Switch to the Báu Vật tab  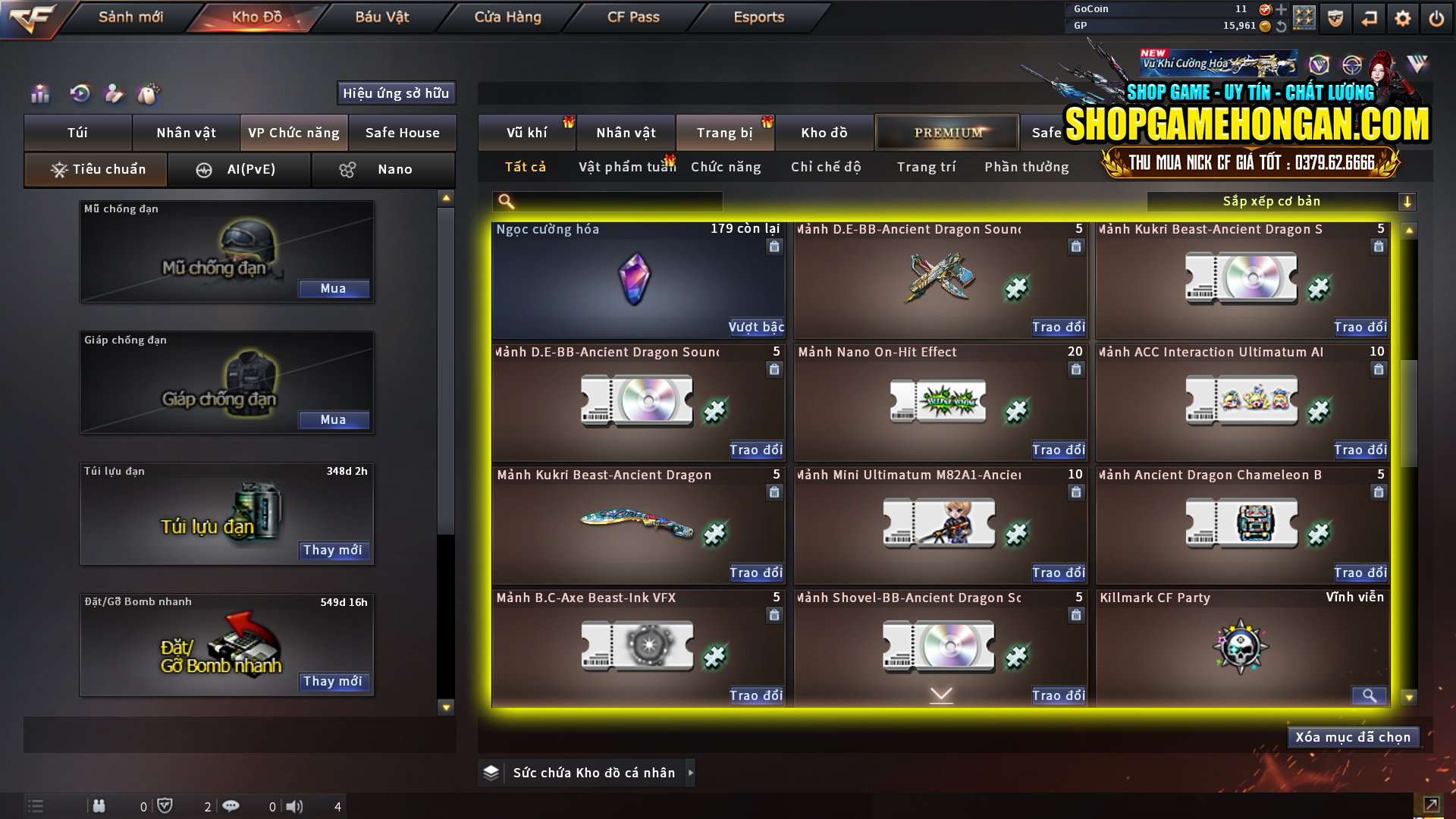[381, 17]
